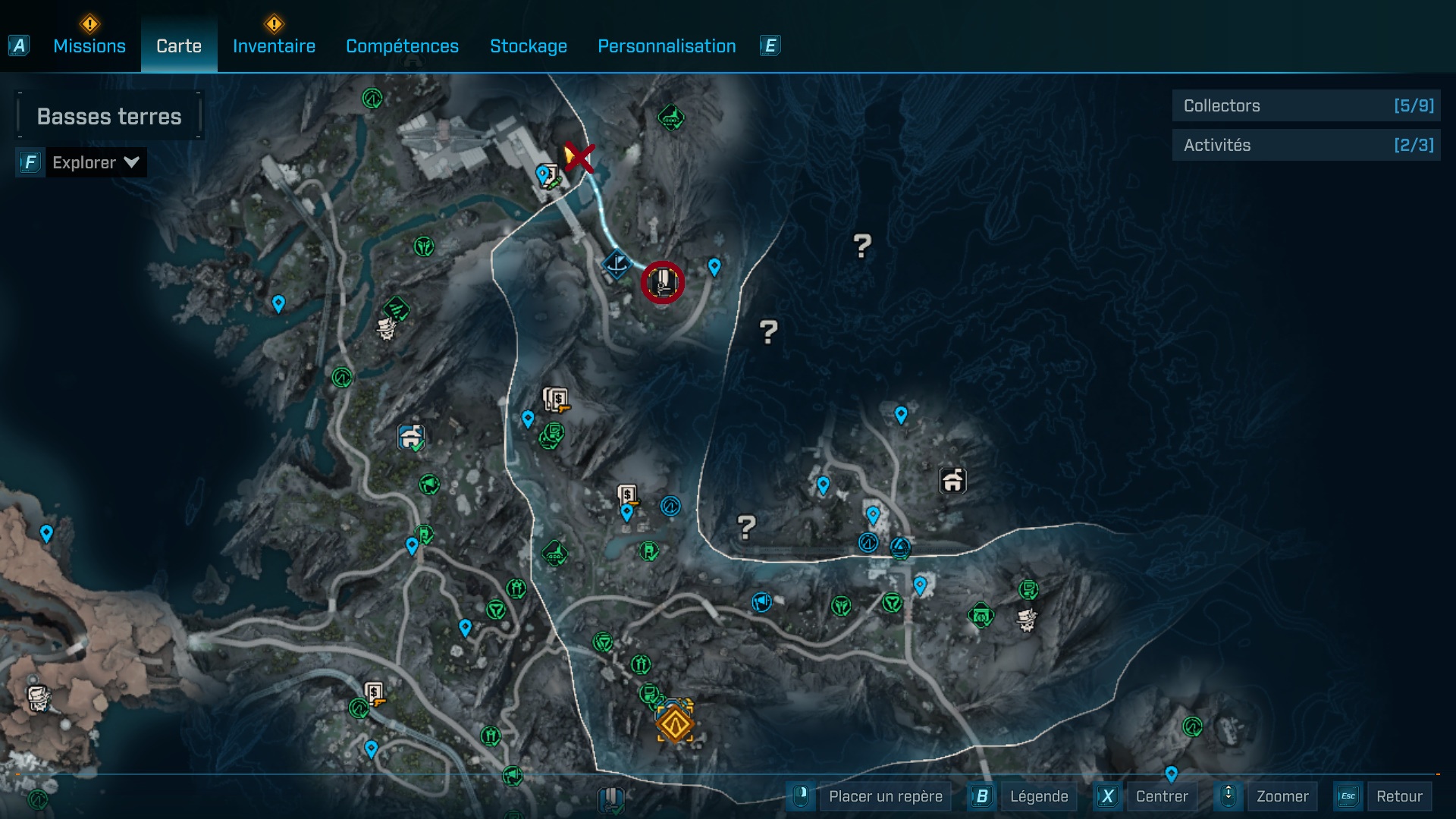Open the Missions tab

coord(89,45)
